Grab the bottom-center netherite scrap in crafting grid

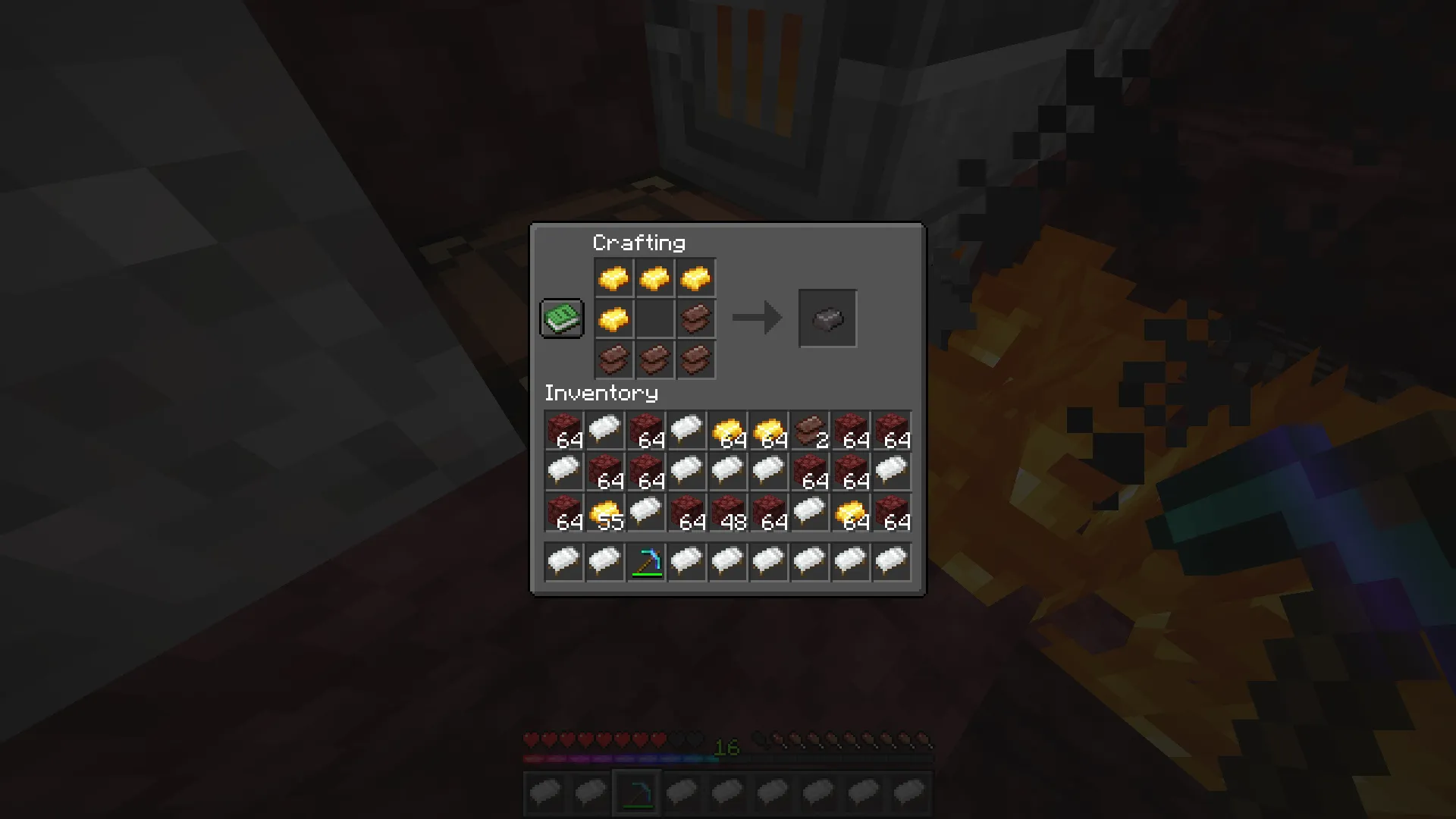coord(654,359)
